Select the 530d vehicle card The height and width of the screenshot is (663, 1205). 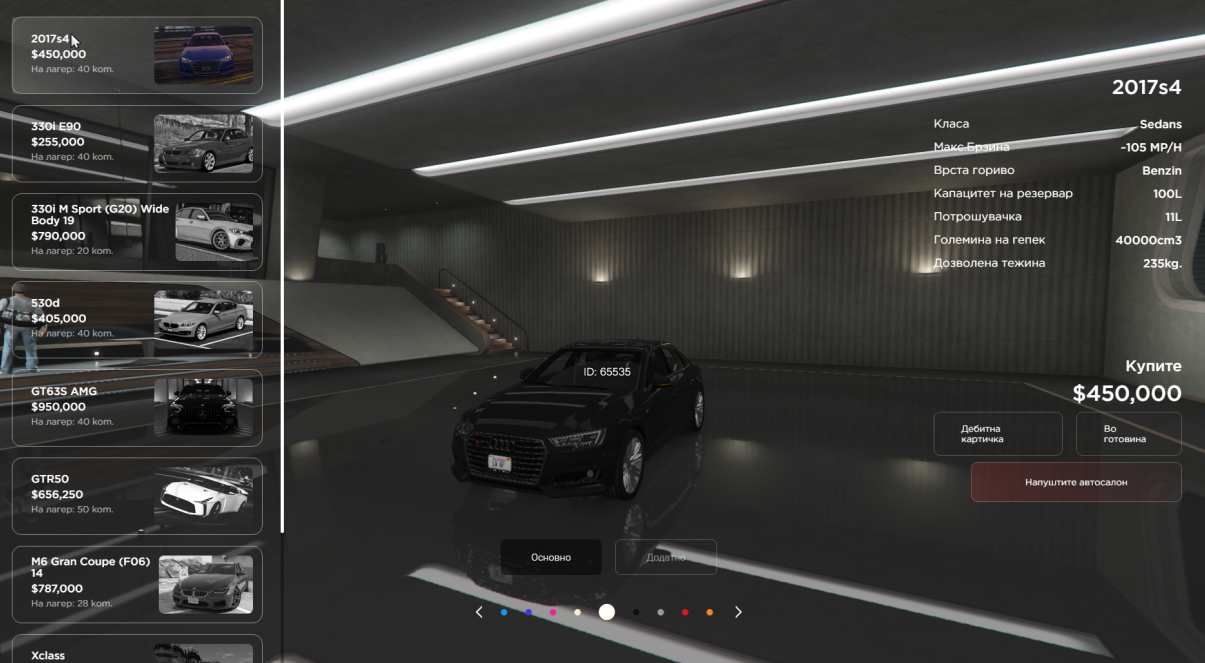click(137, 319)
